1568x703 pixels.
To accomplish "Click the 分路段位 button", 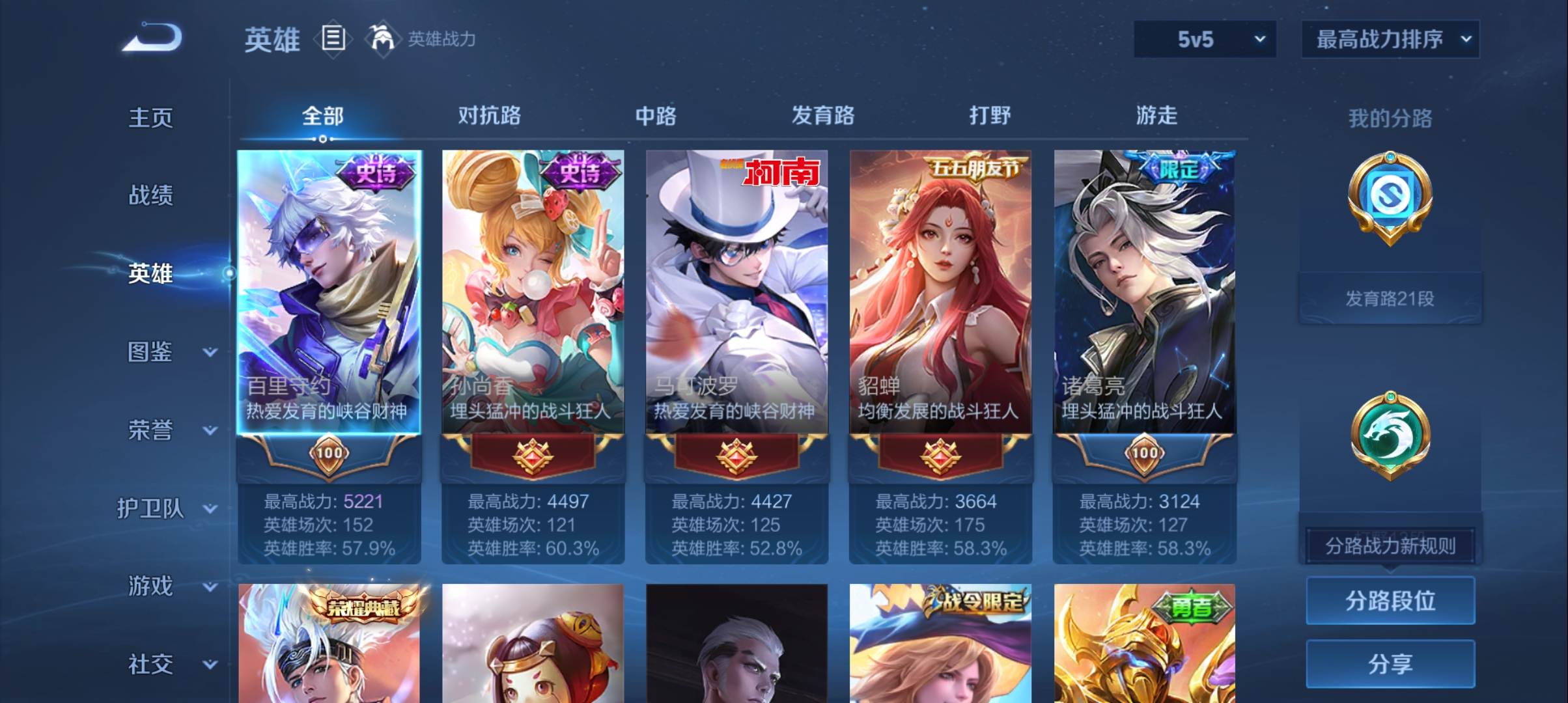I will click(1390, 601).
